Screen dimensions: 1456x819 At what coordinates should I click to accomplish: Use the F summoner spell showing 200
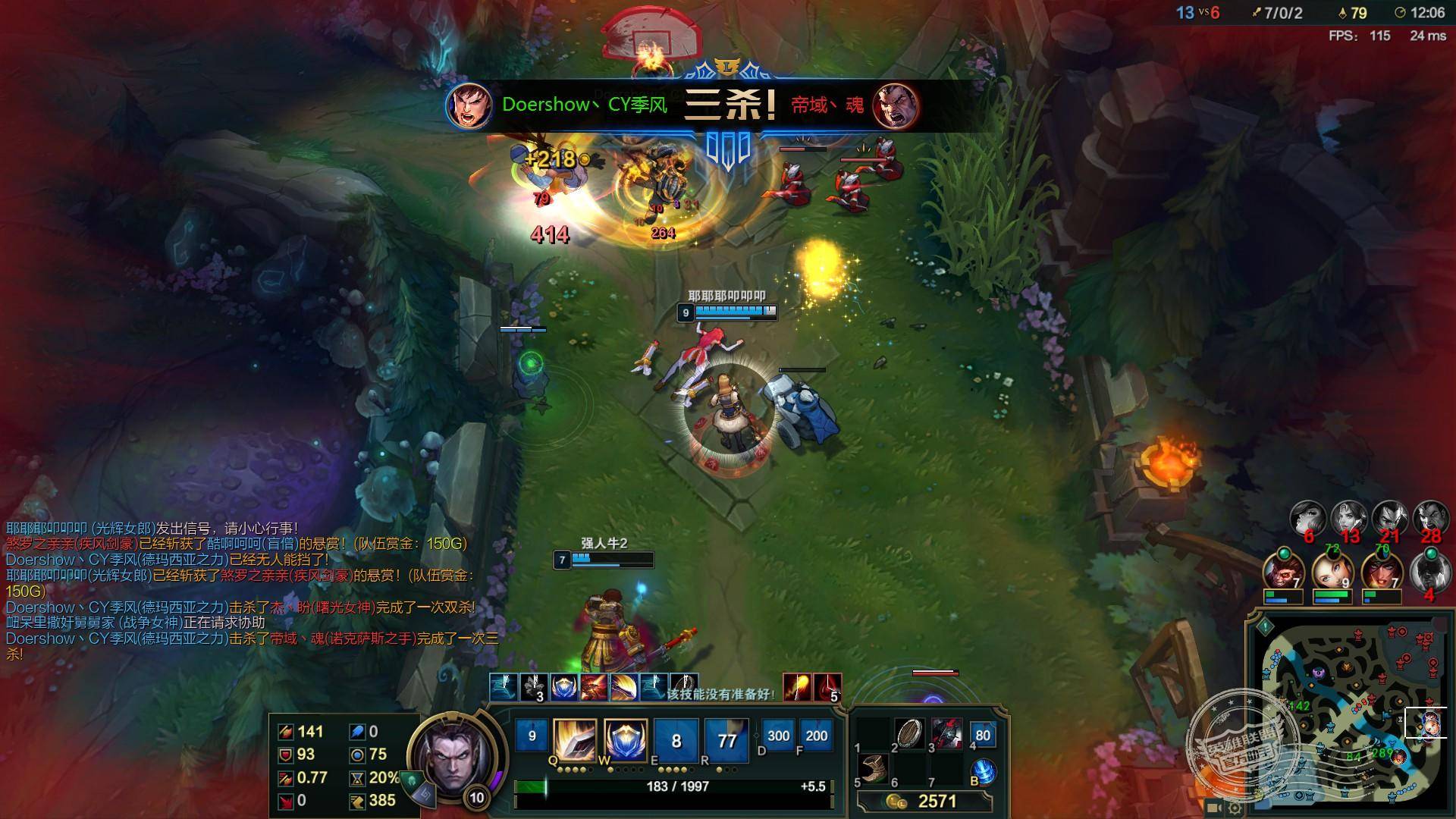coord(816,736)
